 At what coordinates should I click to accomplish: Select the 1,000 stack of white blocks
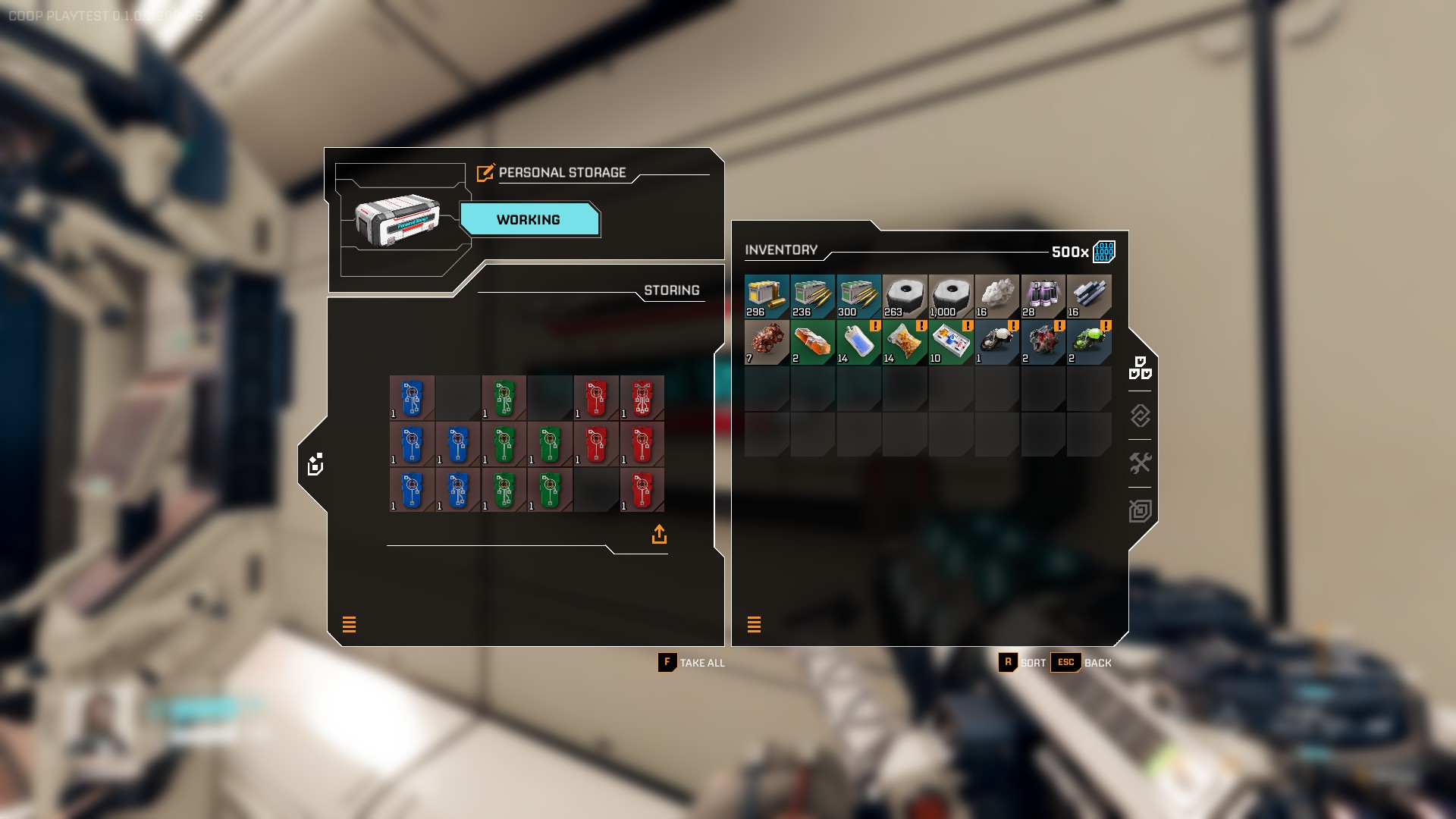951,297
